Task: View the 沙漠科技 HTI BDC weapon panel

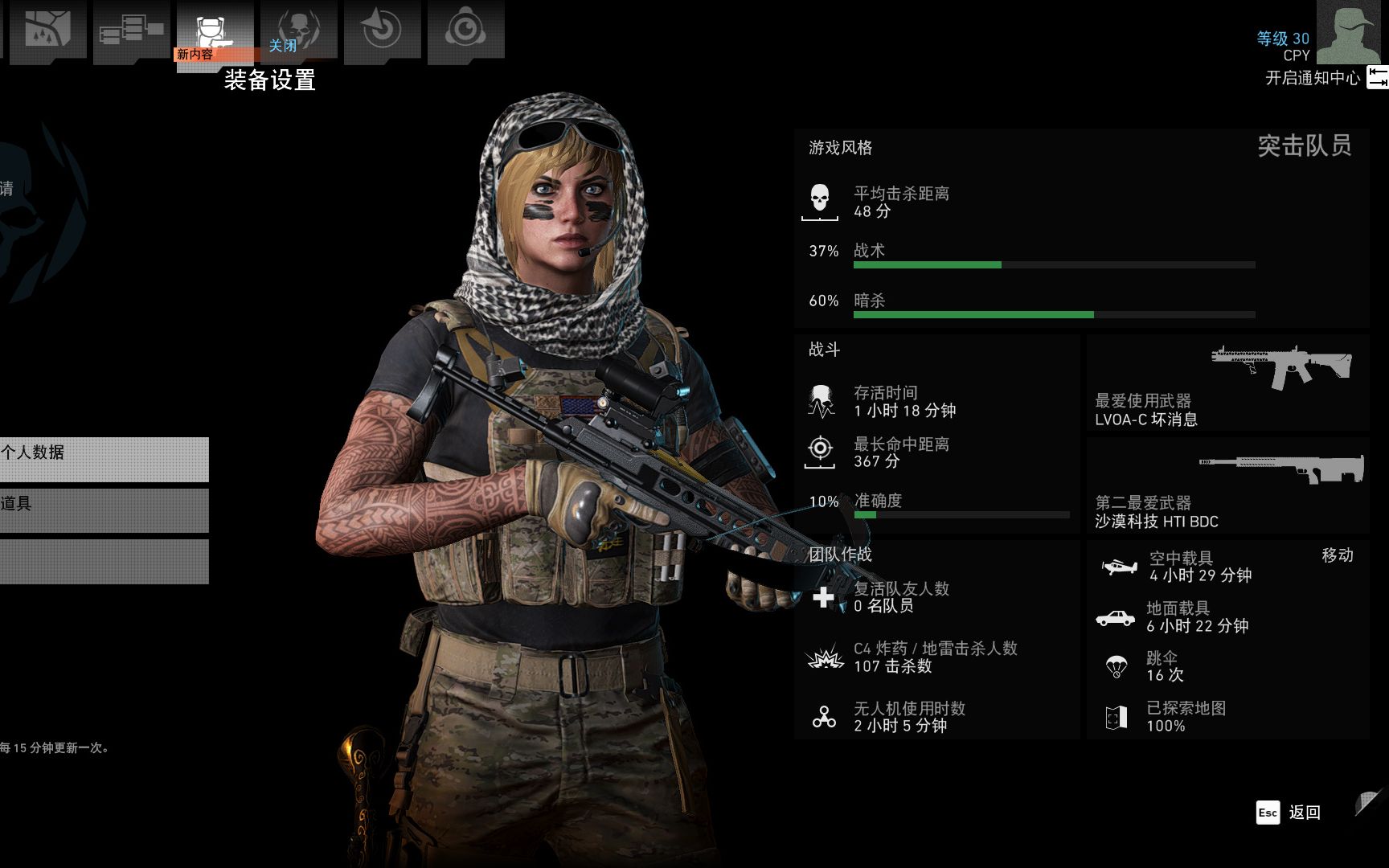Action: tap(1227, 486)
